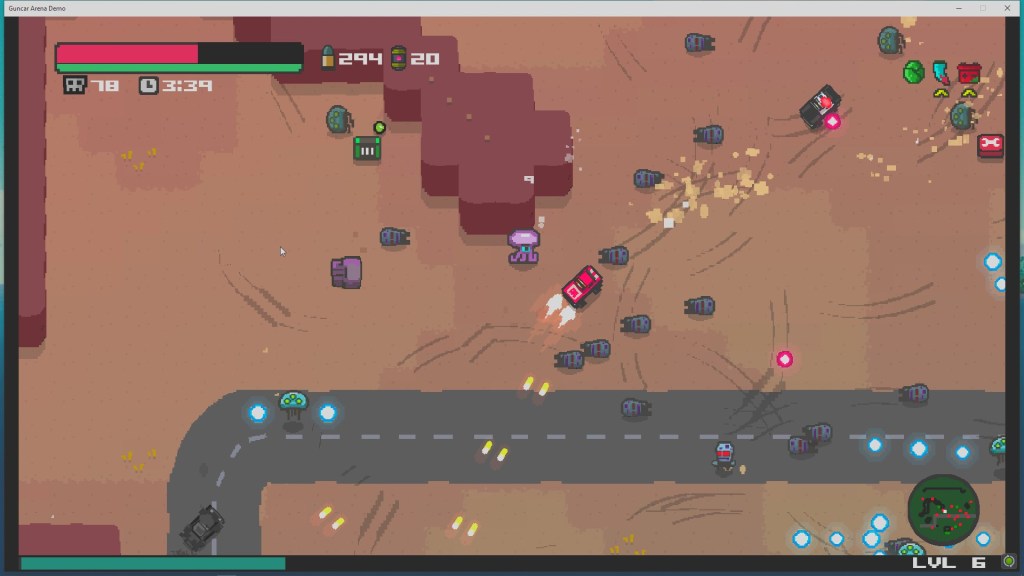Screen dimensions: 1024x576
Task: Click the circular green minimap
Action: coord(943,508)
